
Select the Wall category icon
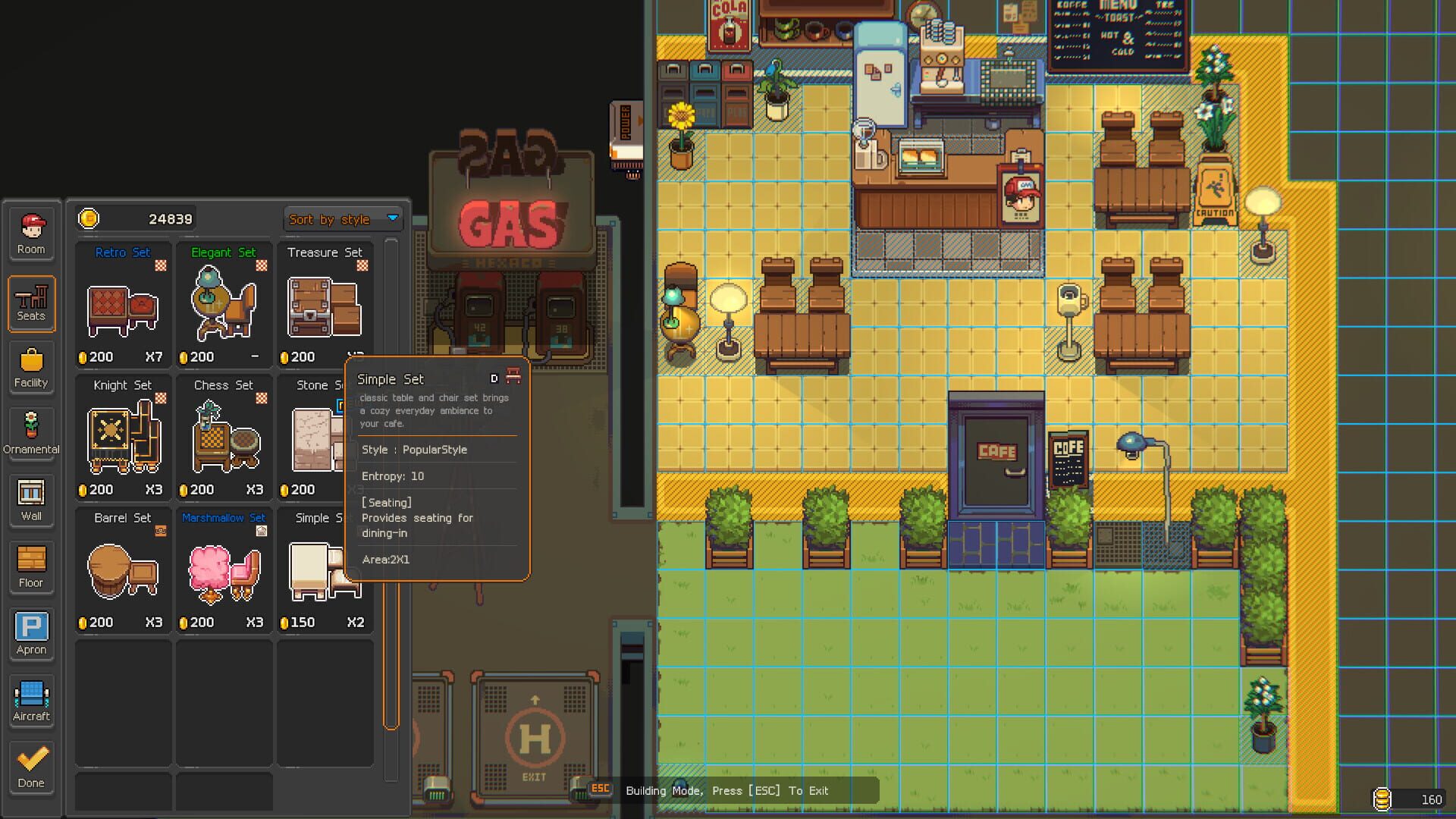pyautogui.click(x=31, y=500)
